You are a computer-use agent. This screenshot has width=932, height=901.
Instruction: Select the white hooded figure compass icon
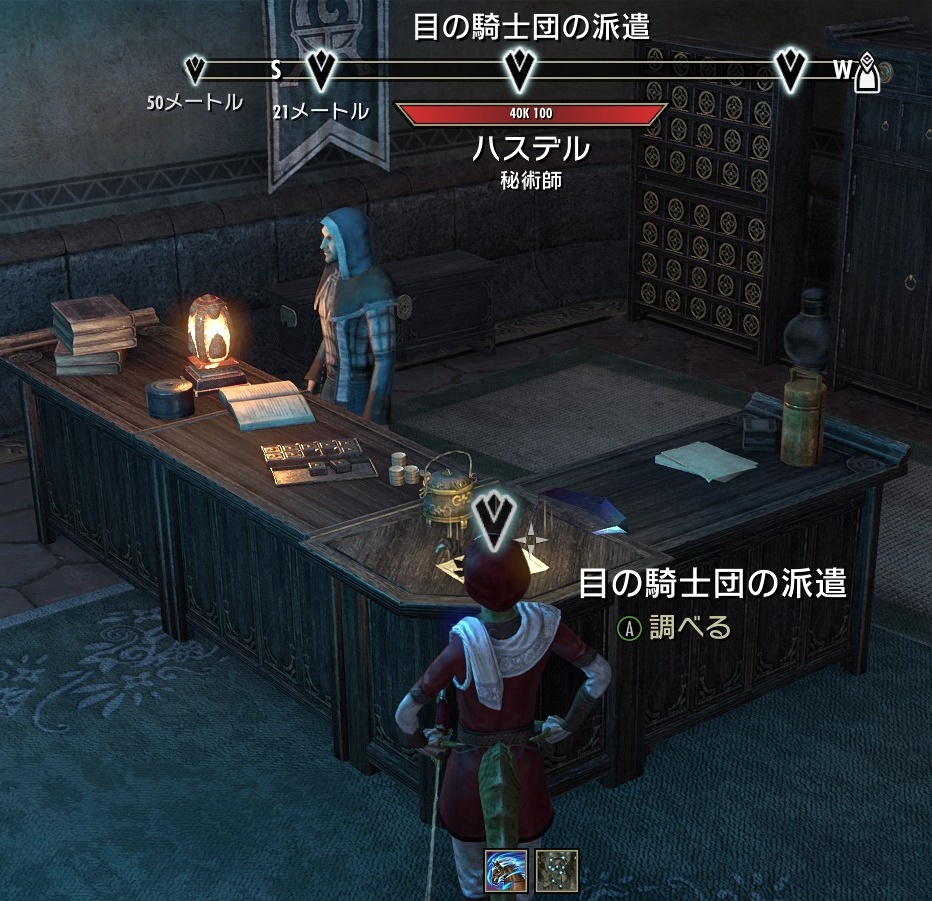(869, 72)
